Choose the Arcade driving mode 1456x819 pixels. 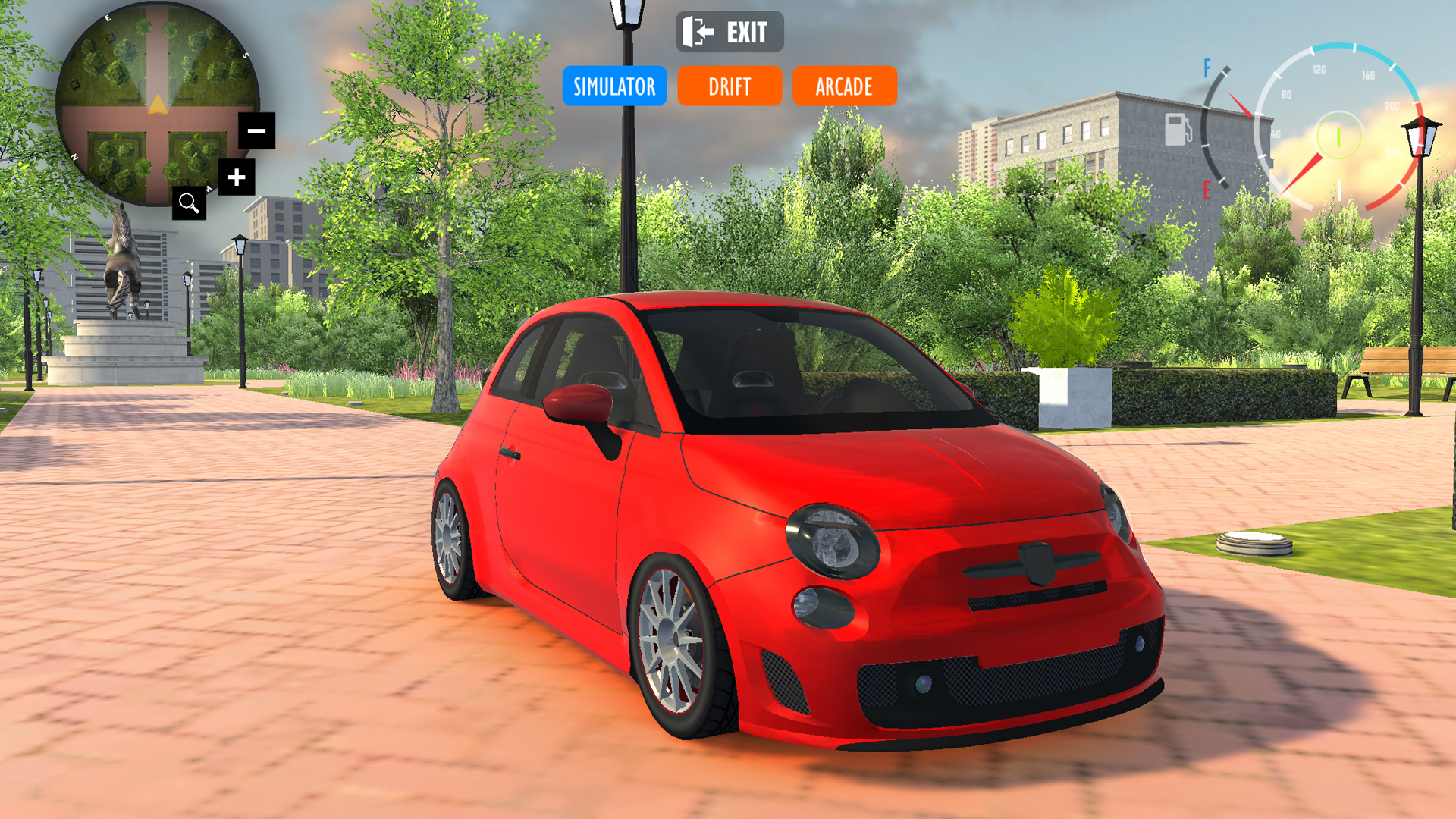(x=844, y=86)
